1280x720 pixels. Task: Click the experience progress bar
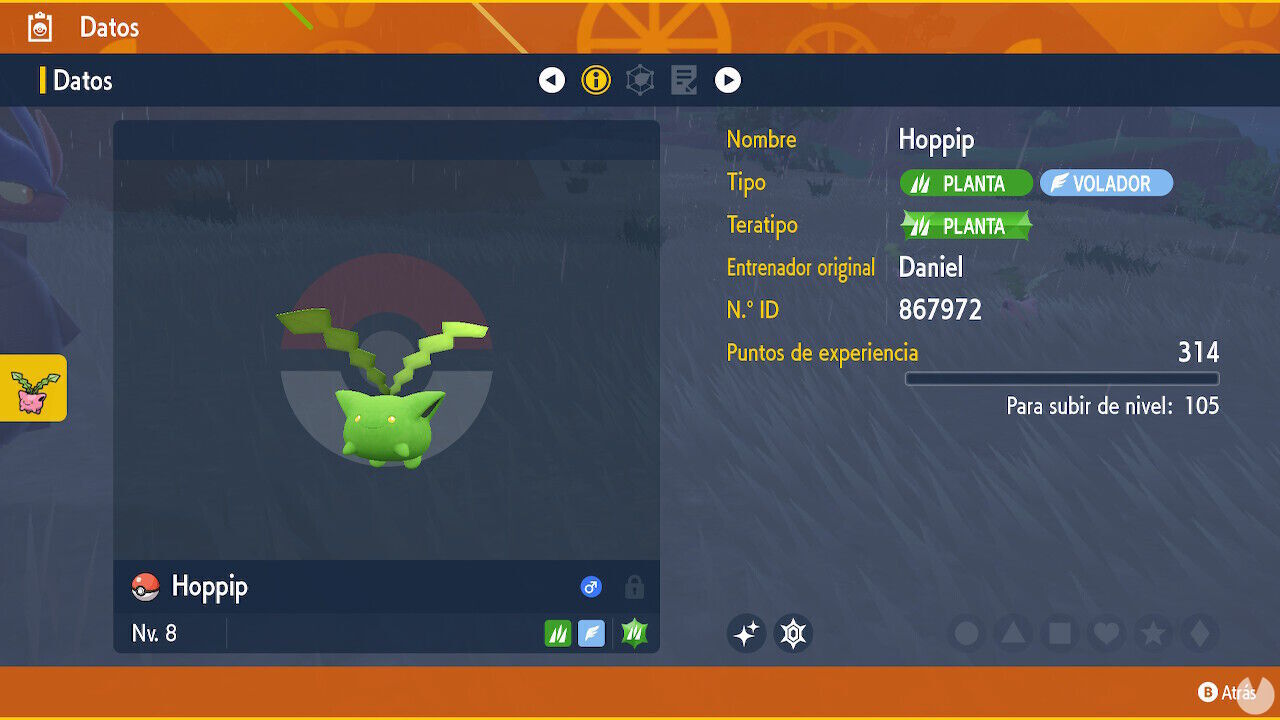[x=1062, y=379]
